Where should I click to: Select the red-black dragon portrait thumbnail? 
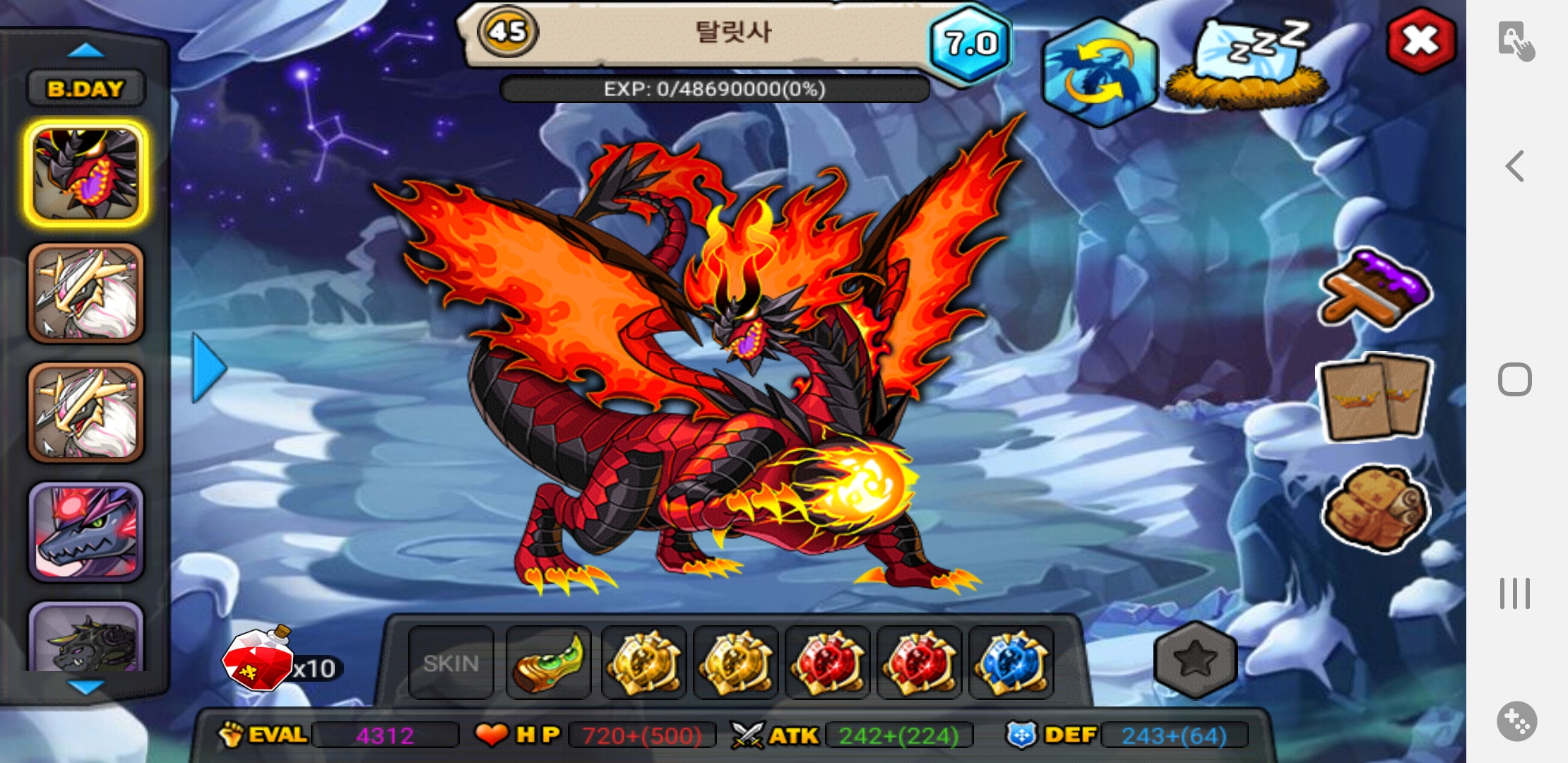coord(85,174)
